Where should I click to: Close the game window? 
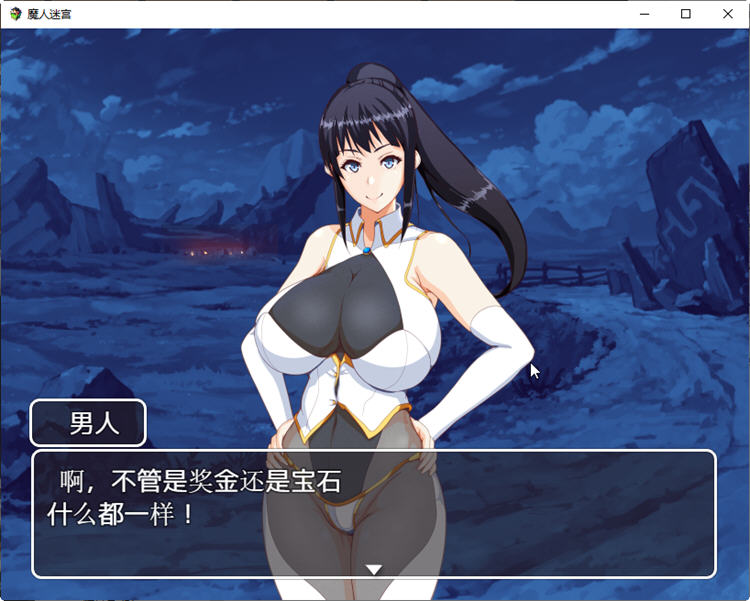tap(727, 14)
